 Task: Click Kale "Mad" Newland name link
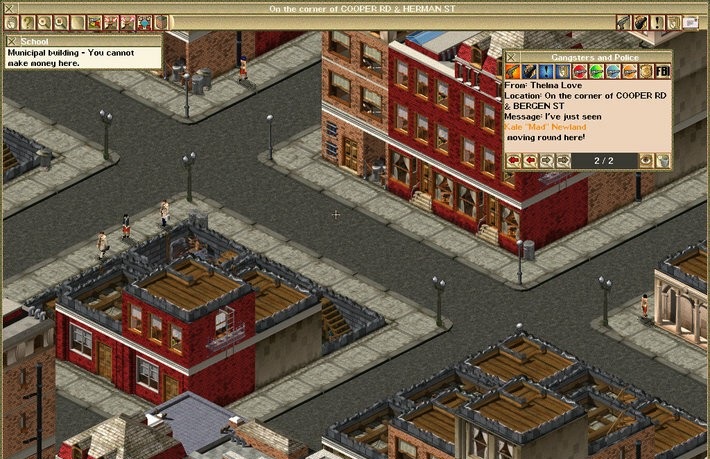[x=545, y=127]
